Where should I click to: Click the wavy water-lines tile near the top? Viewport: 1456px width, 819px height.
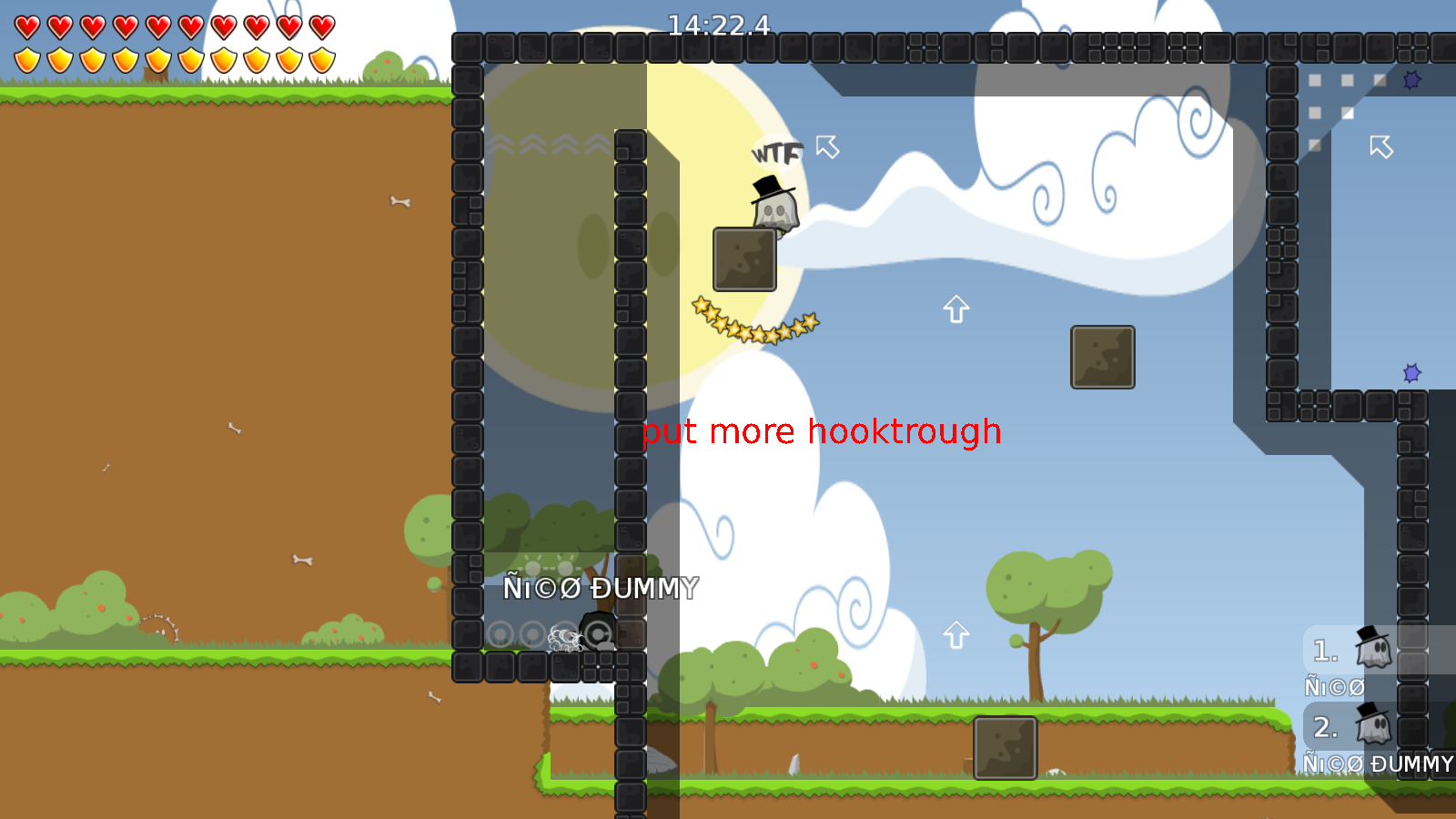point(550,142)
